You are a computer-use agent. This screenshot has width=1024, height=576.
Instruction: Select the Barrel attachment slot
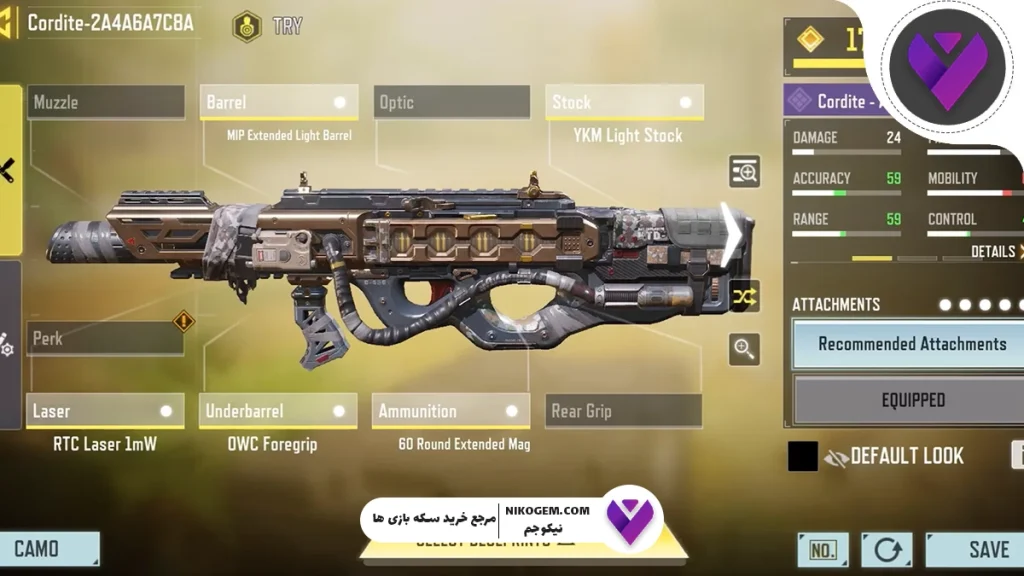(278, 102)
